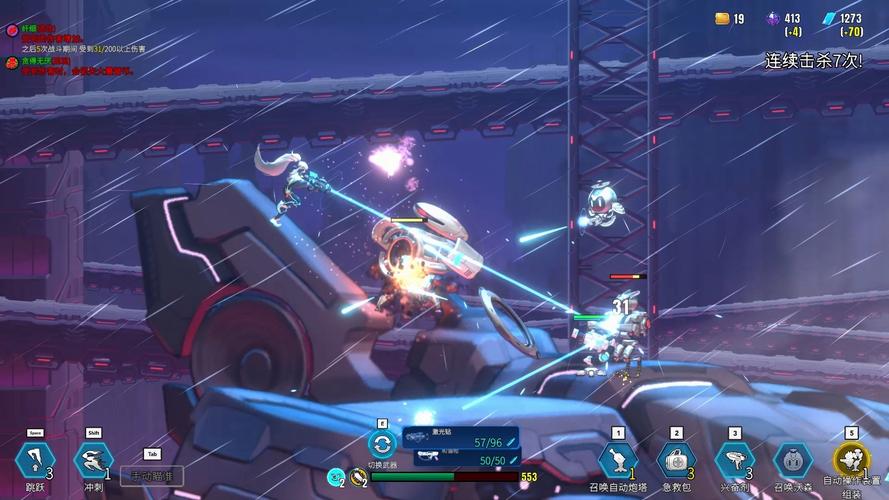This screenshot has height=500, width=889.
Task: Click the cyan buff icon beside health bar
Action: pyautogui.click(x=336, y=477)
